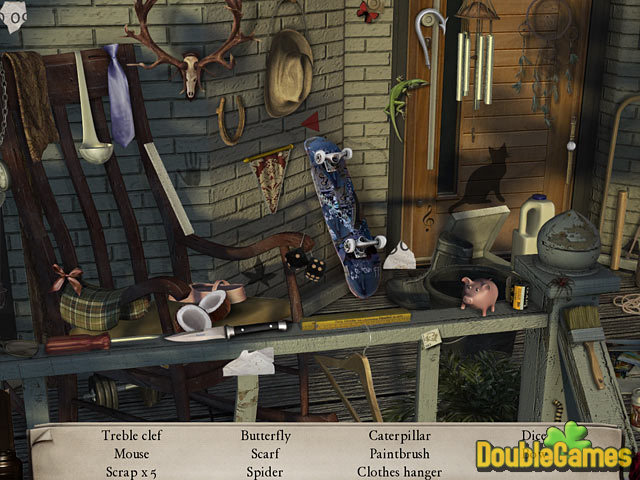Choose the Dice entry in the list
The image size is (640, 480).
[532, 436]
